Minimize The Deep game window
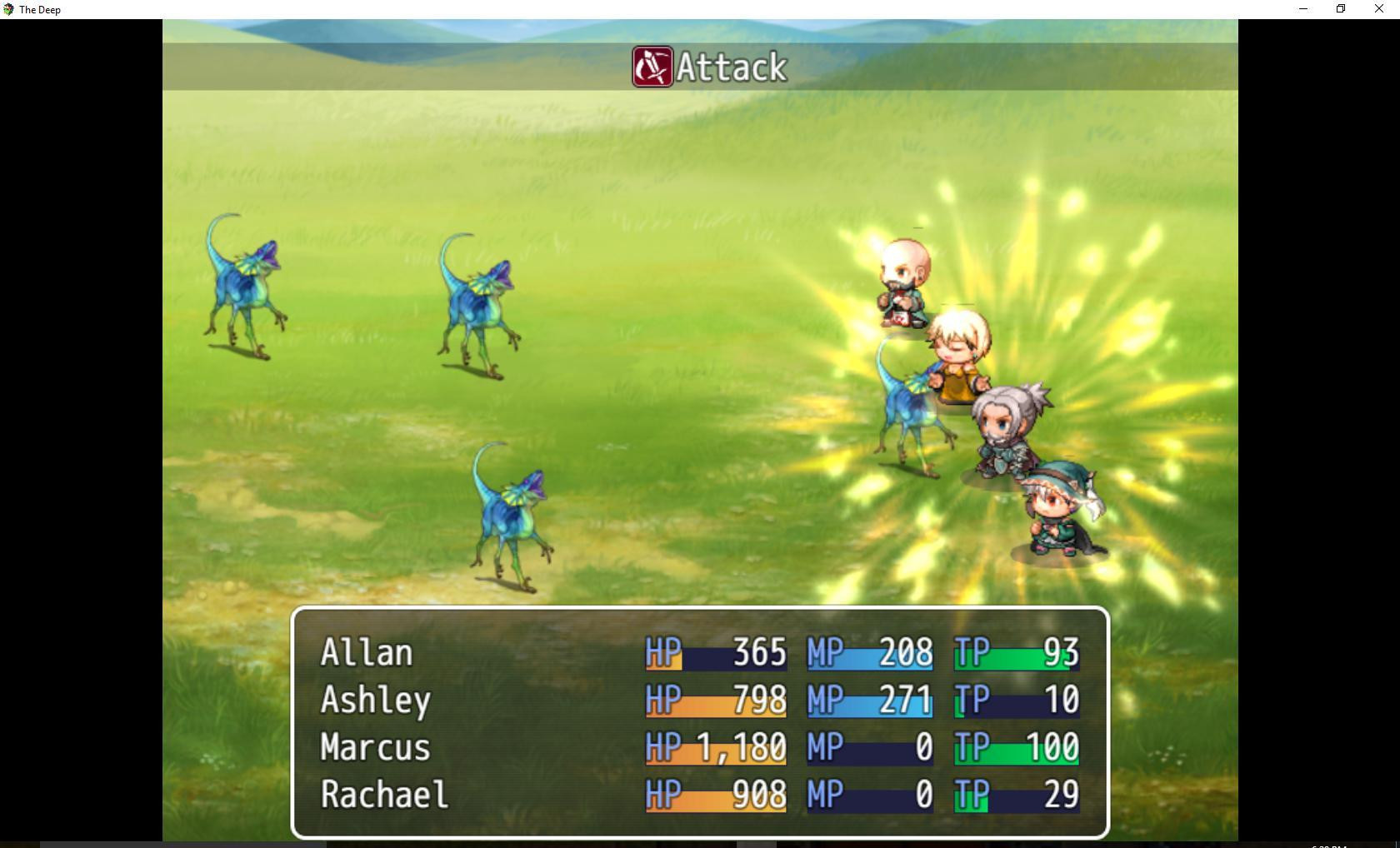 (1303, 9)
